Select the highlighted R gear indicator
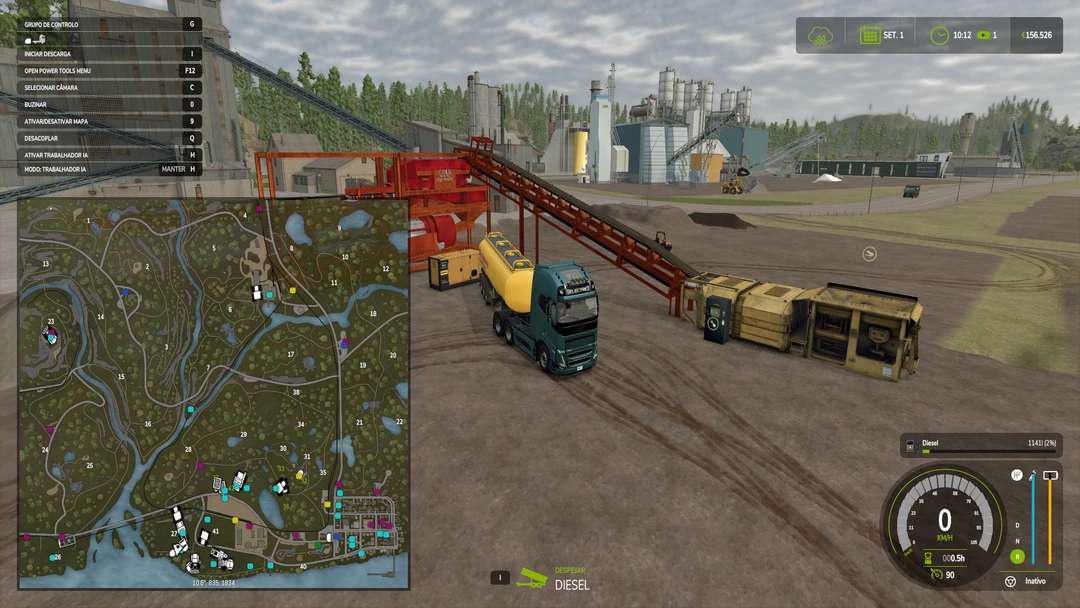This screenshot has height=608, width=1080. pos(1017,556)
